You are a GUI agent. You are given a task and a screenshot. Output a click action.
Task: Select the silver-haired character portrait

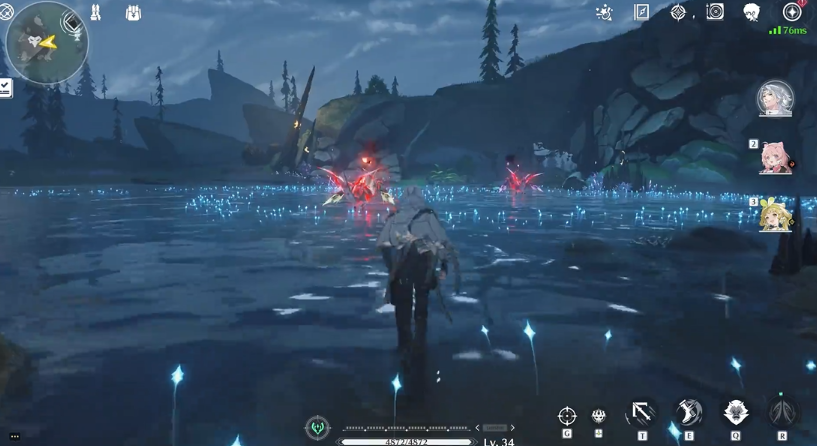pos(776,99)
